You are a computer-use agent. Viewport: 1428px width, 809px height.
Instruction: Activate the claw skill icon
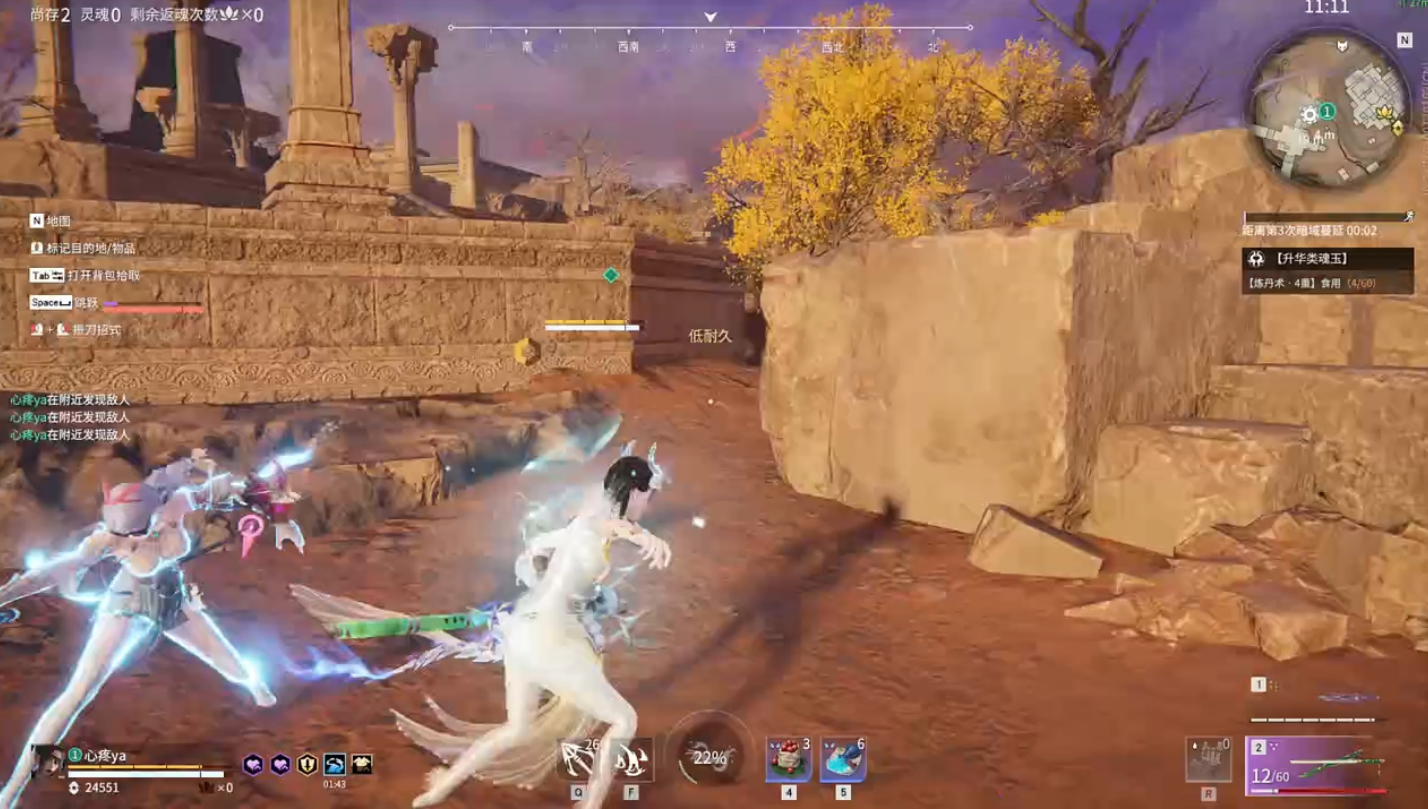click(x=631, y=762)
